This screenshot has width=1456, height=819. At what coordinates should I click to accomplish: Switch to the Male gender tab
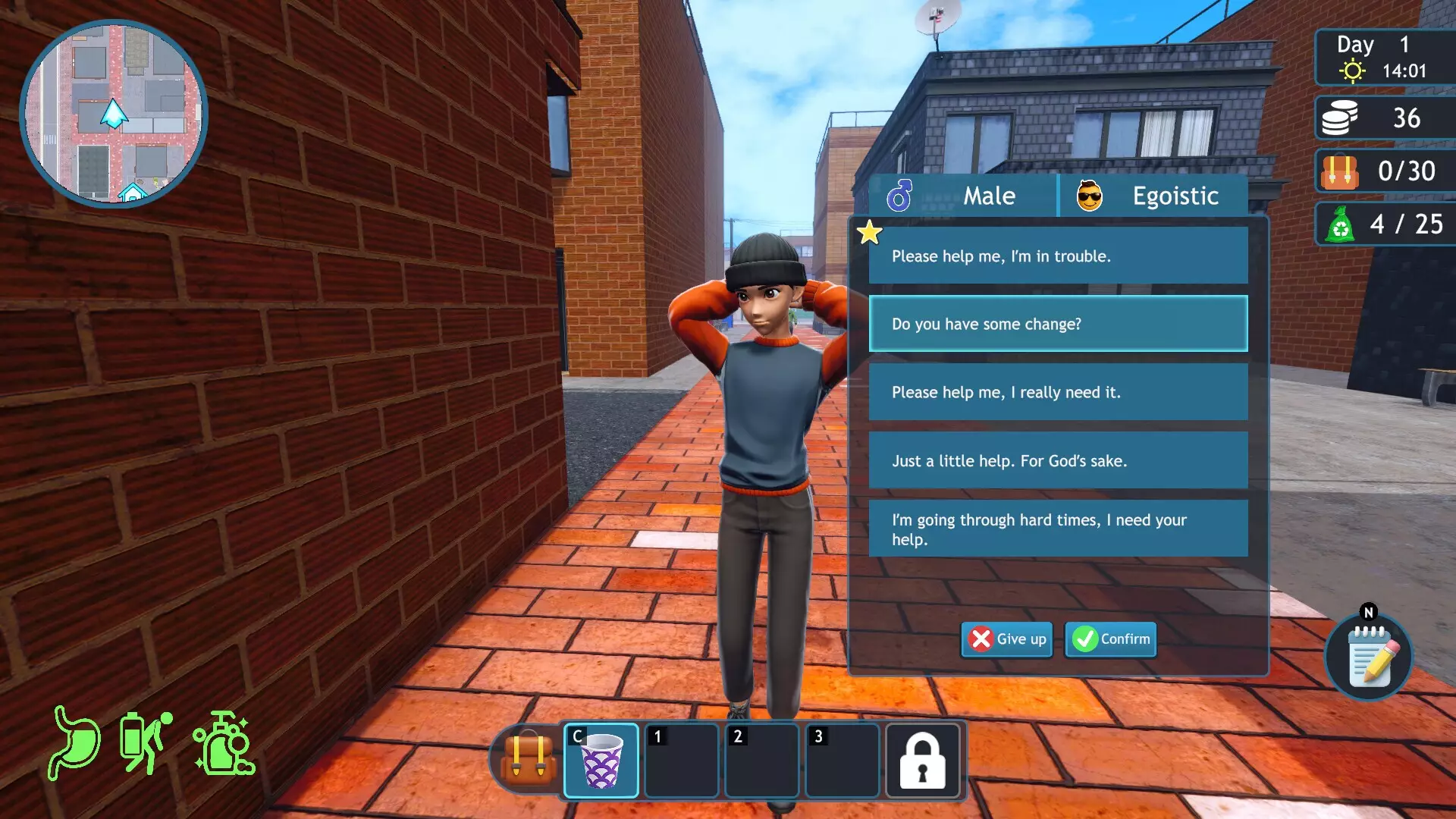[963, 196]
